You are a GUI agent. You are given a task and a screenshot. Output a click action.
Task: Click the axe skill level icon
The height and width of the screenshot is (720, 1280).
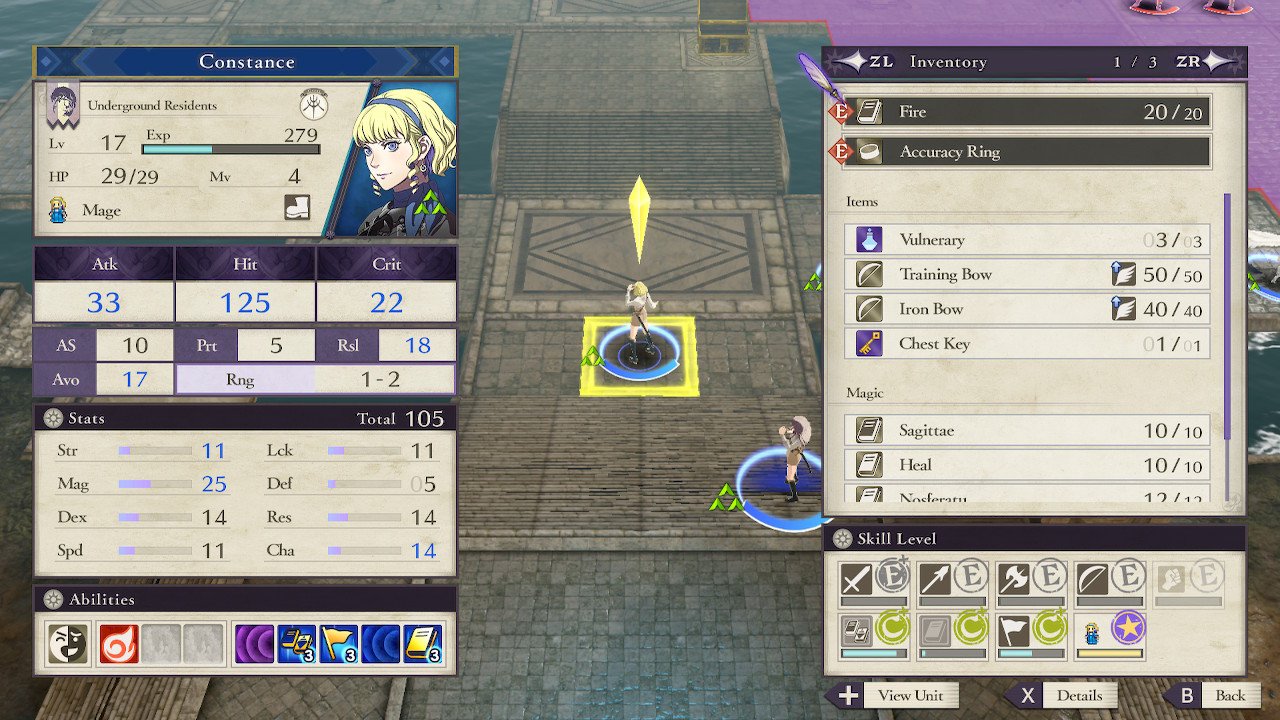(x=1014, y=578)
